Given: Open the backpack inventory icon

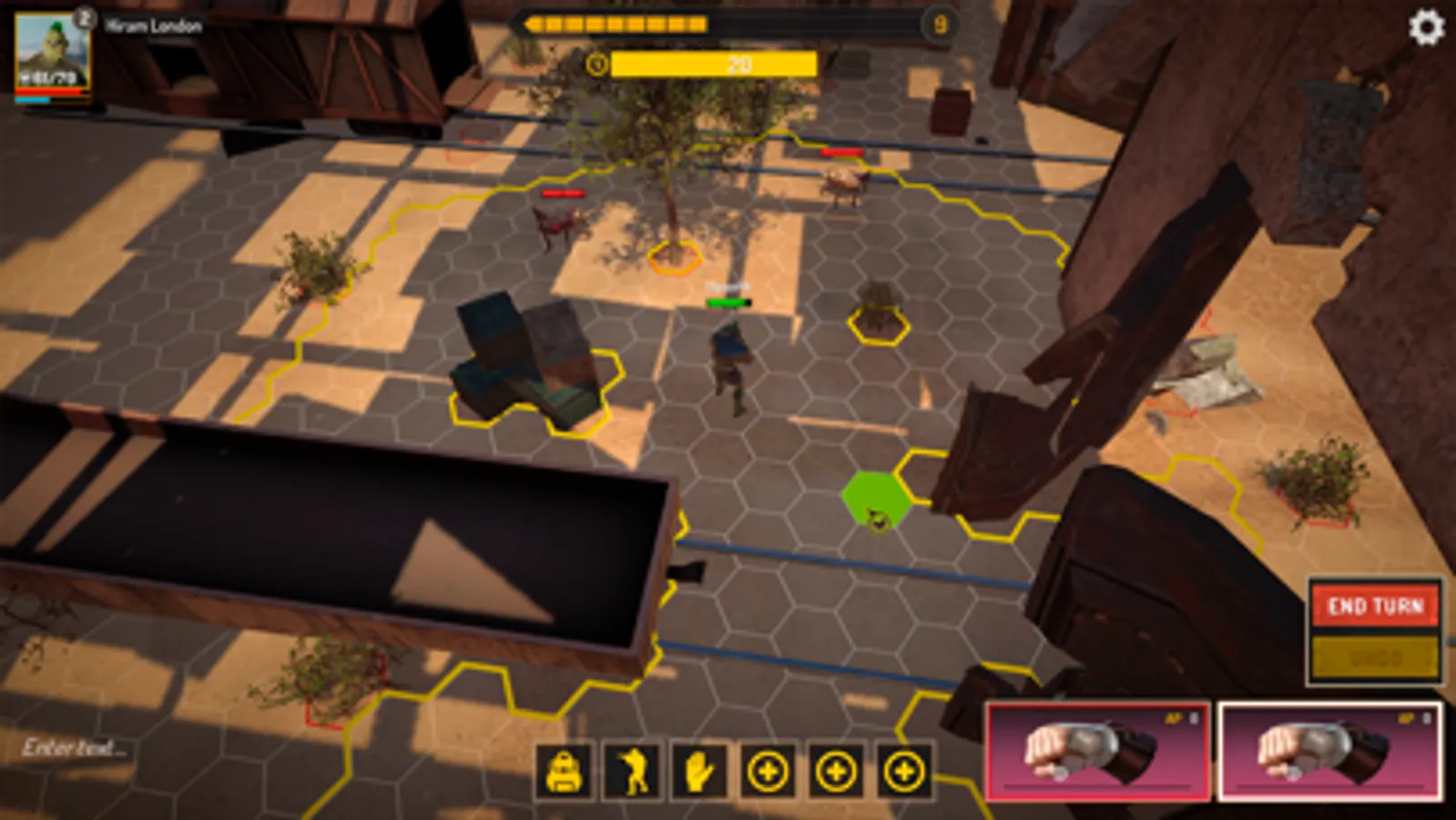Looking at the screenshot, I should [x=564, y=771].
